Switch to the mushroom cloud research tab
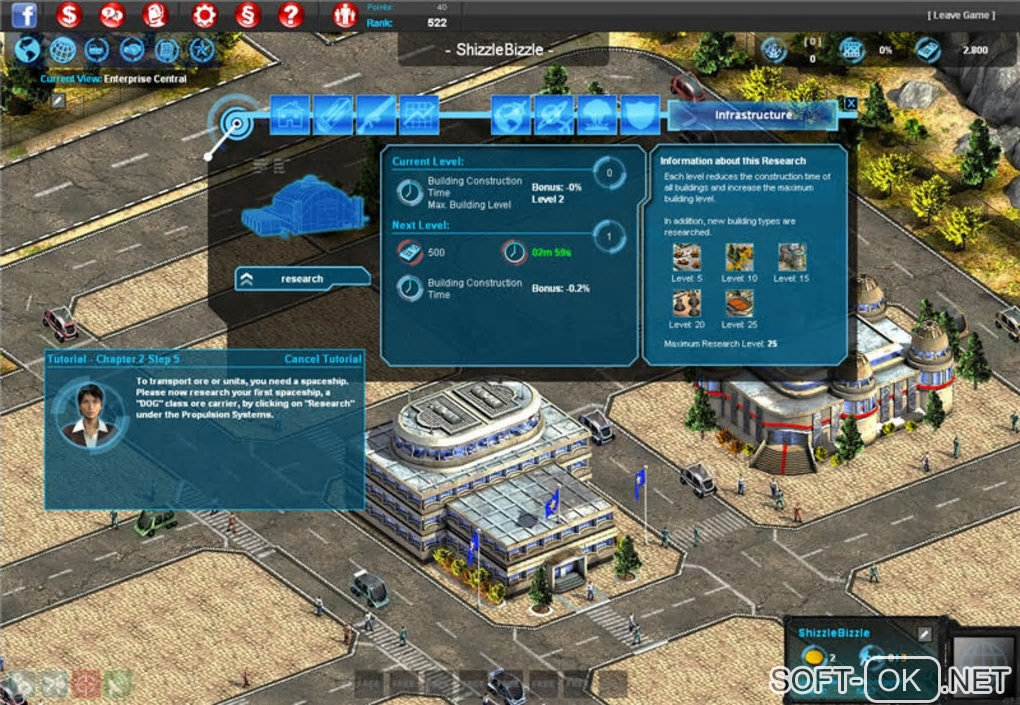The height and width of the screenshot is (705, 1020). point(597,116)
